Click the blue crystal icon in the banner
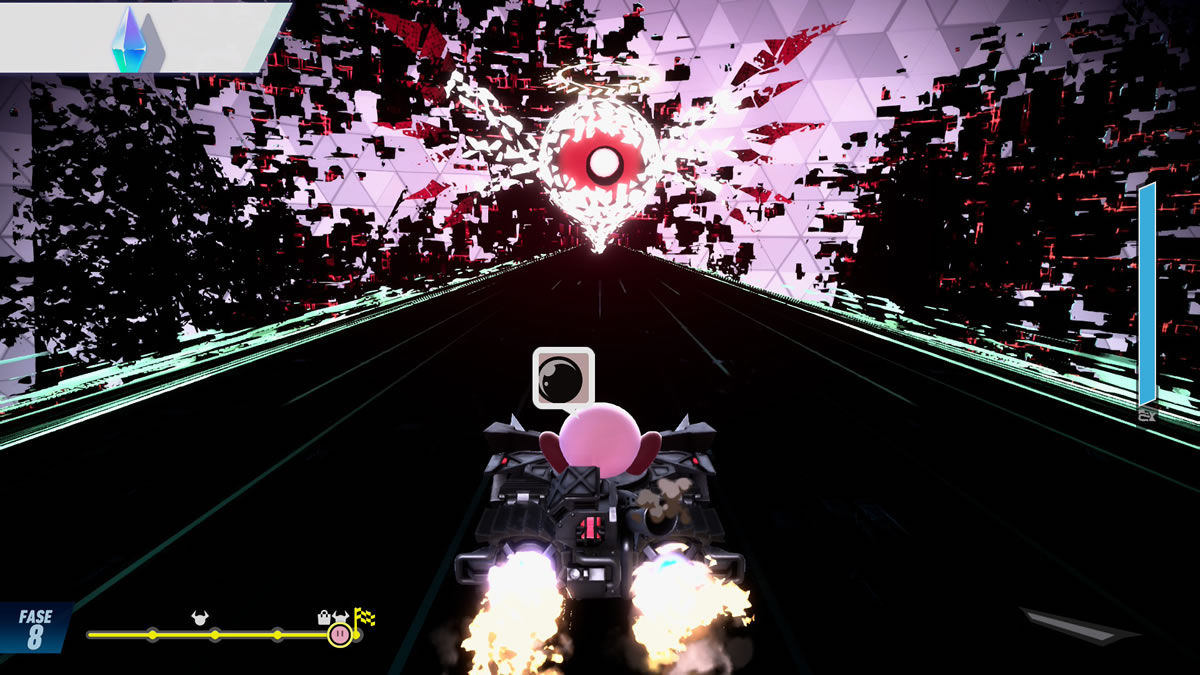Image resolution: width=1200 pixels, height=675 pixels. pyautogui.click(x=128, y=40)
